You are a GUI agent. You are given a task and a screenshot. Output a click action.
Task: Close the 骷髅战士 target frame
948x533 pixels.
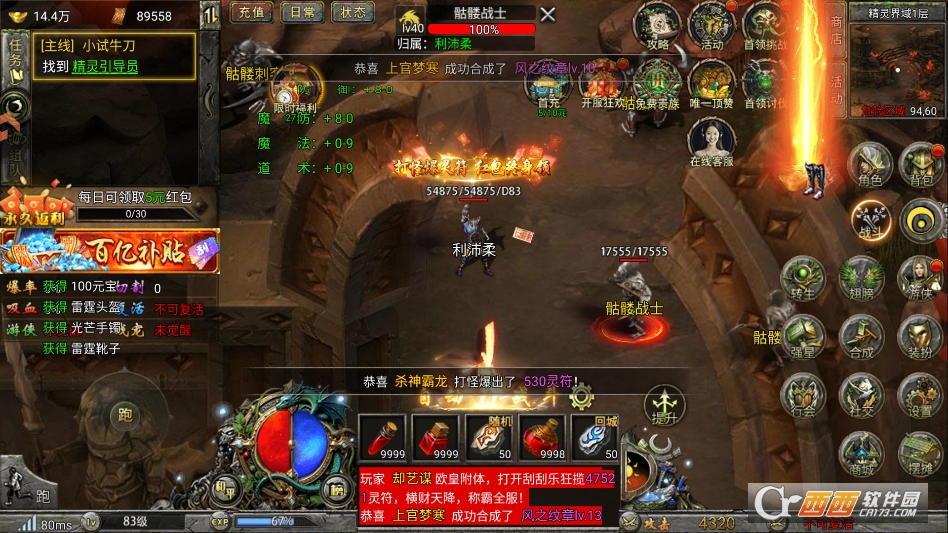click(x=547, y=14)
